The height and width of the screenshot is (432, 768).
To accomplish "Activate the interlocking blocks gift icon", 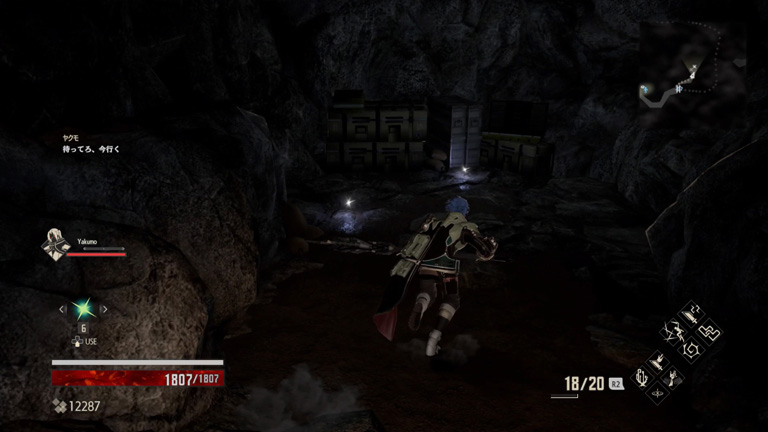I will click(709, 330).
